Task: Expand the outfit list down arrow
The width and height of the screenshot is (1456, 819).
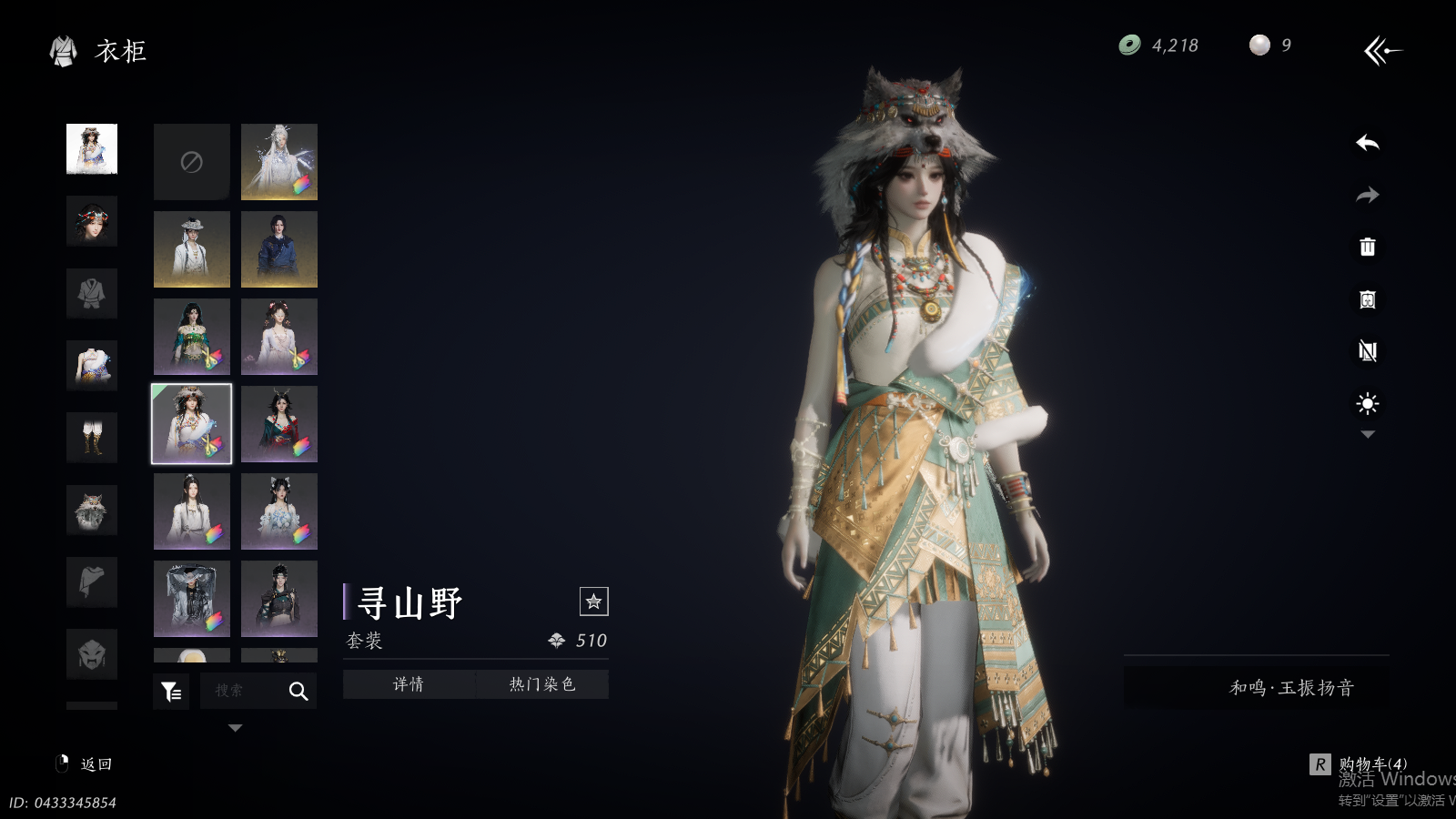Action: coord(235,728)
